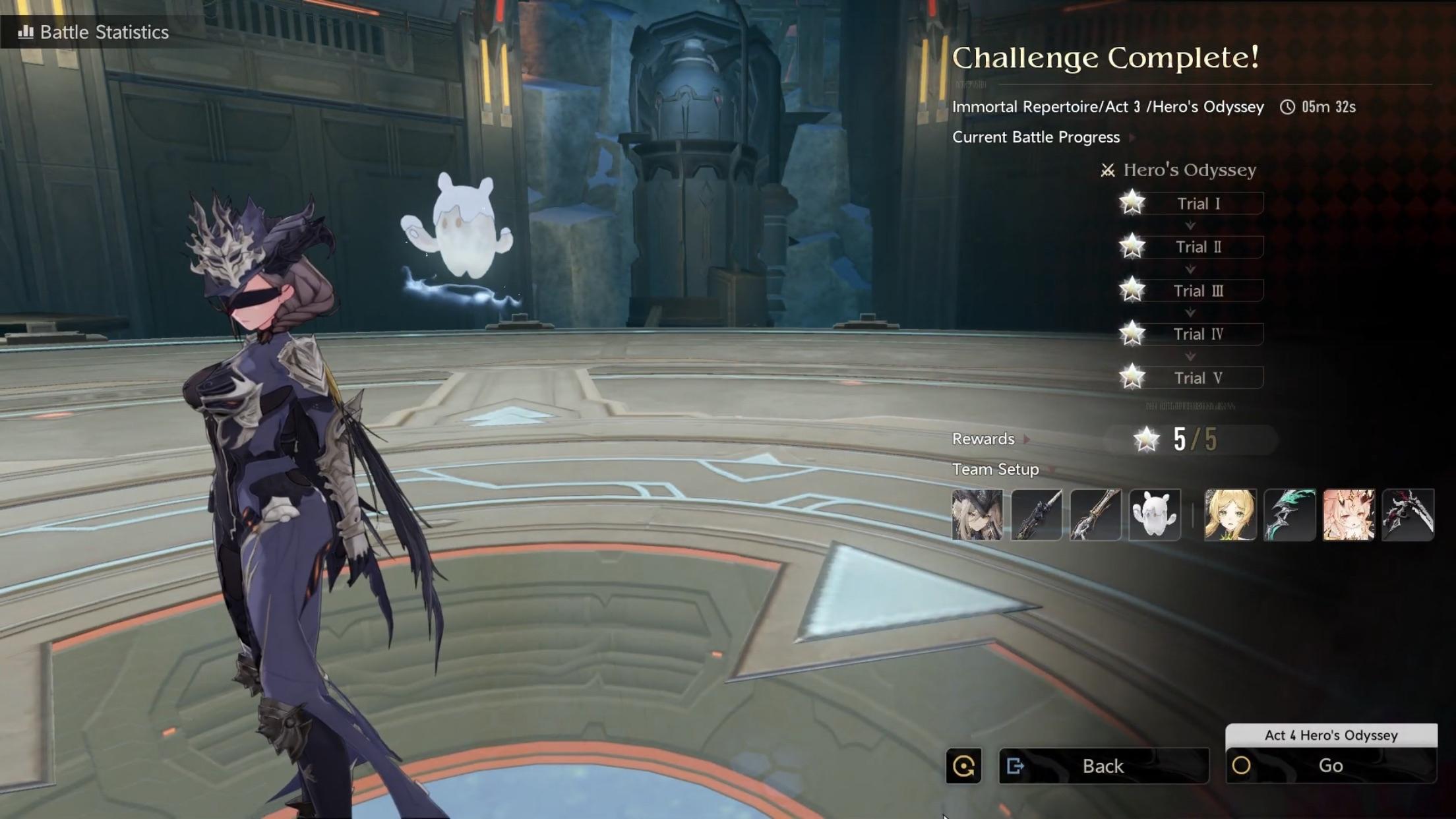Click the masked dark-hat character portrait

click(x=977, y=515)
